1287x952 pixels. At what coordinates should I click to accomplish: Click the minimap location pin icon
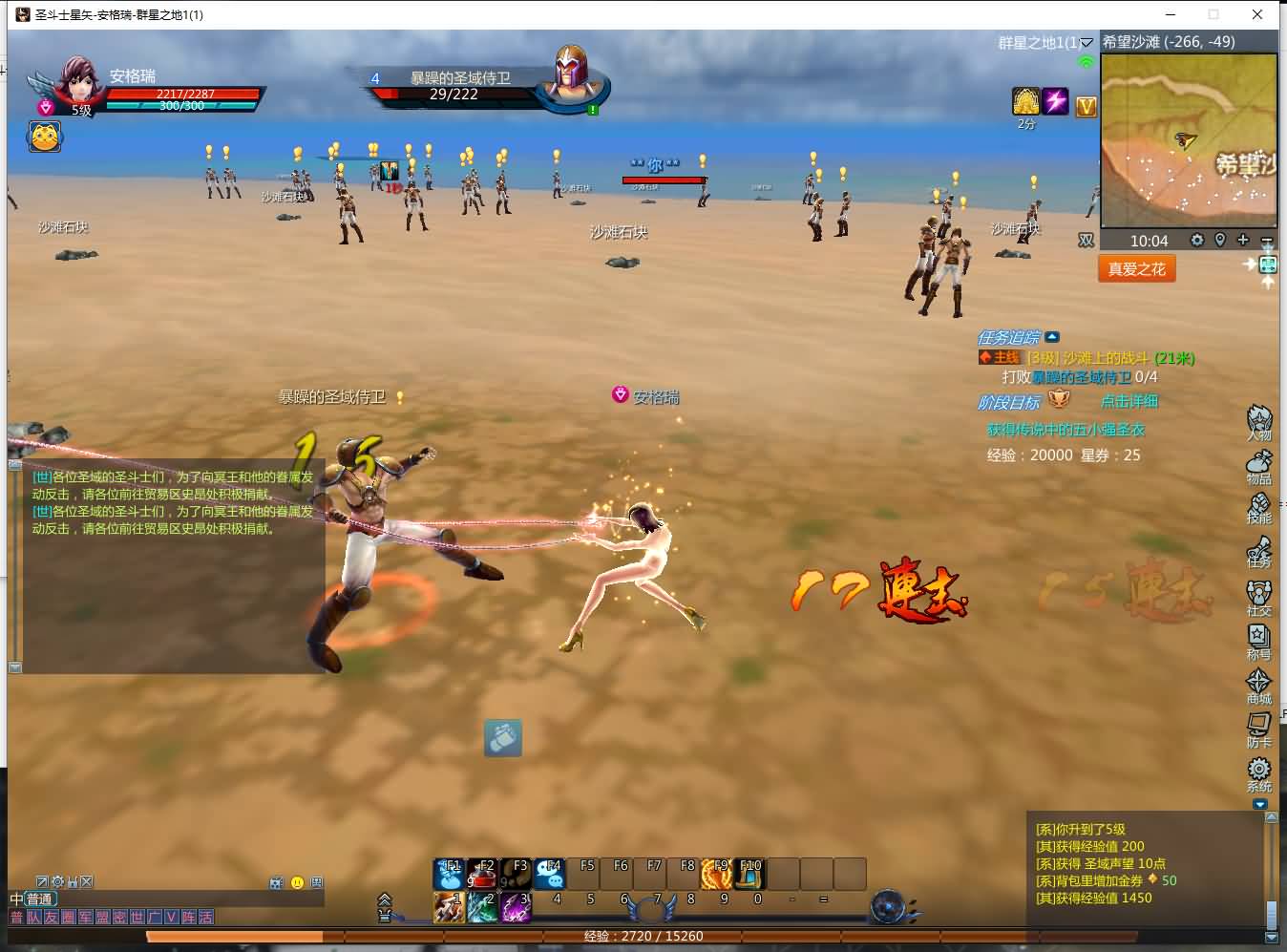(1220, 240)
